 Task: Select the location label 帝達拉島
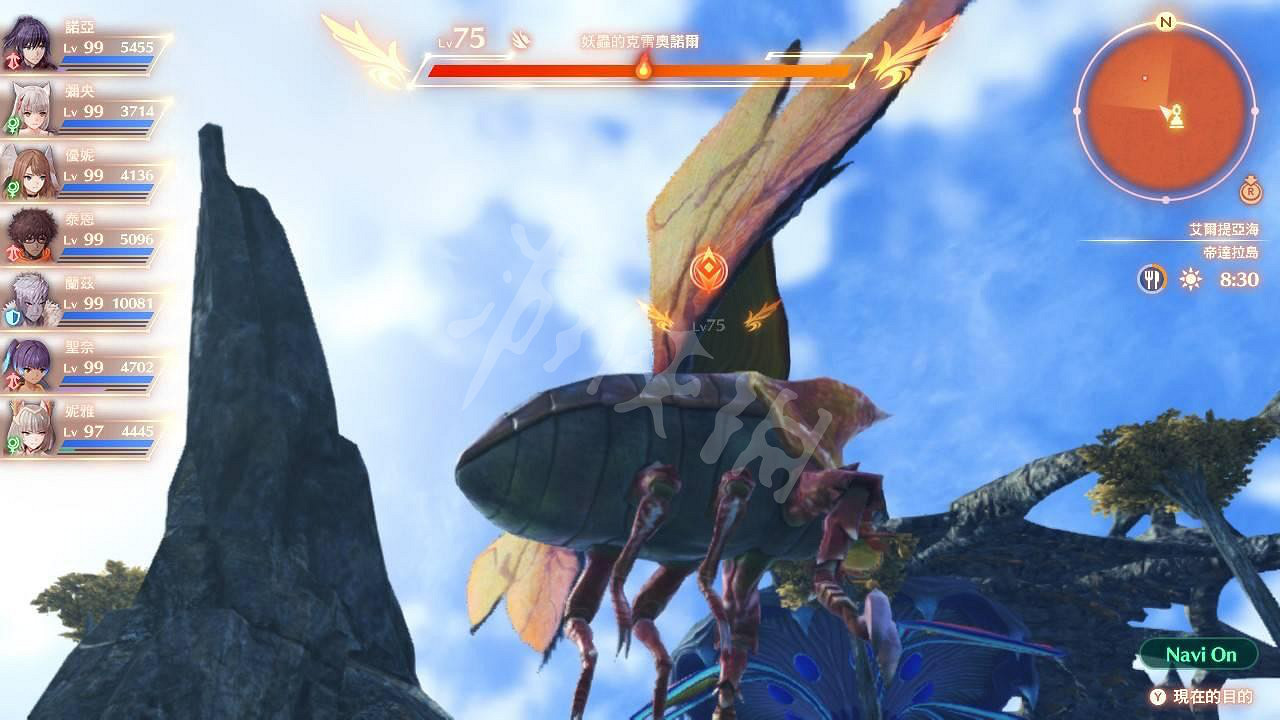1230,251
